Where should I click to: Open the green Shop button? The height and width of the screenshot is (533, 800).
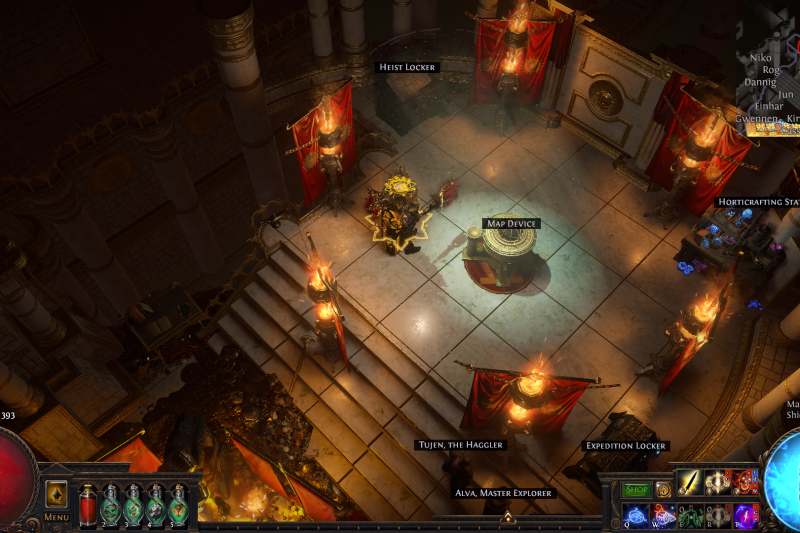[636, 490]
